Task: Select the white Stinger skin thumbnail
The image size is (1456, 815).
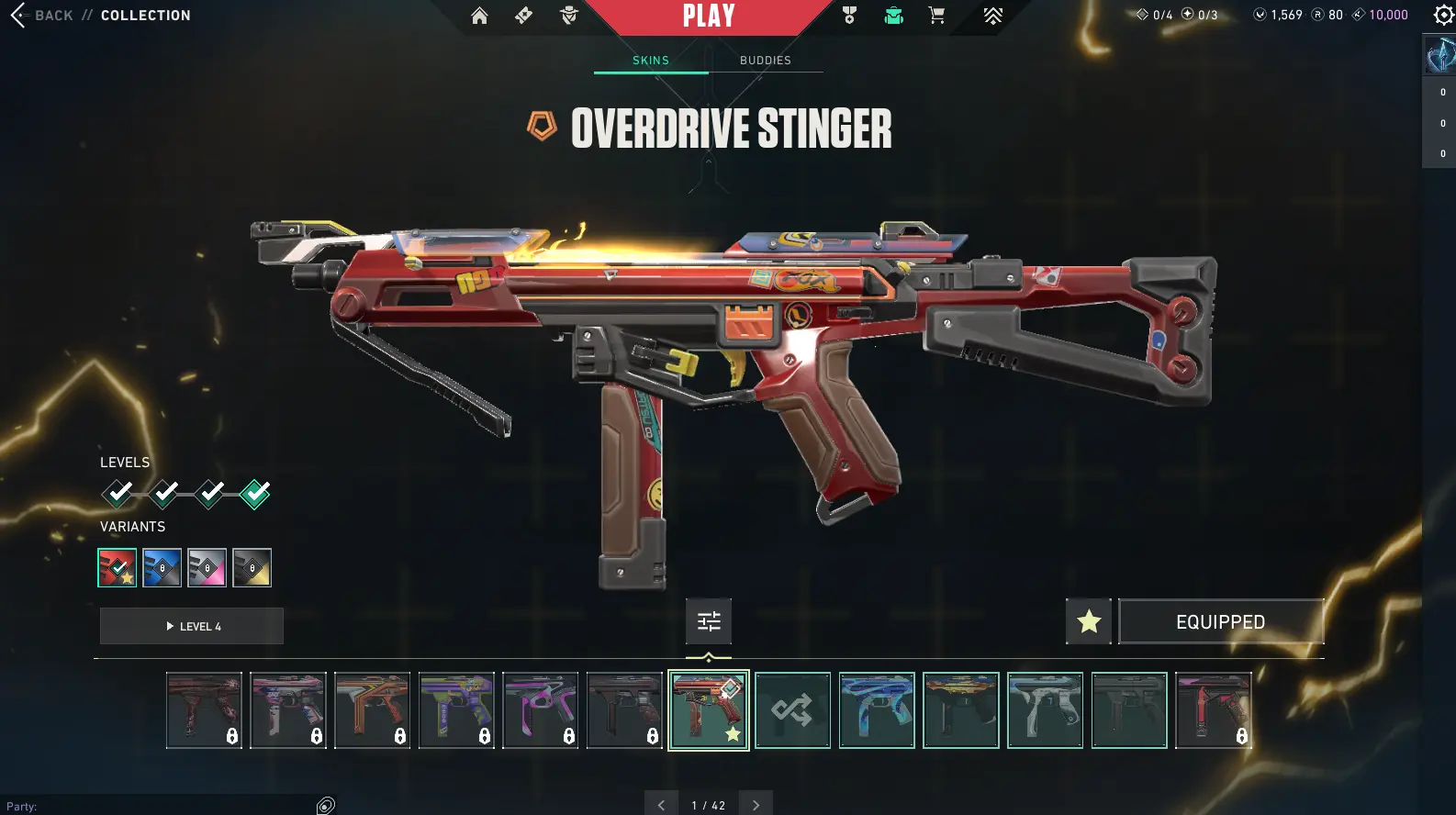Action: [1045, 710]
